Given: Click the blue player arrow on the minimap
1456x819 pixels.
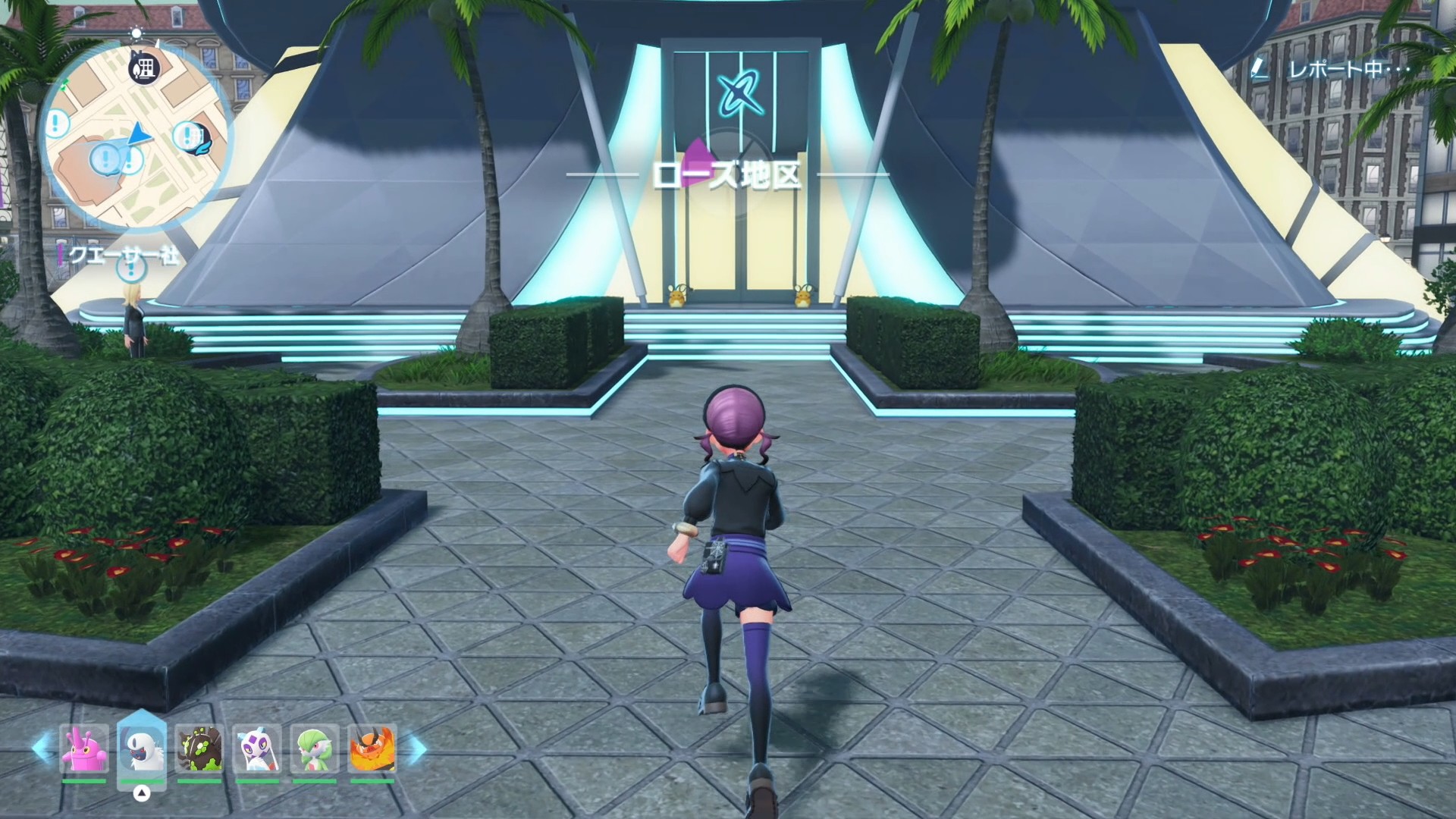Looking at the screenshot, I should coord(139,135).
